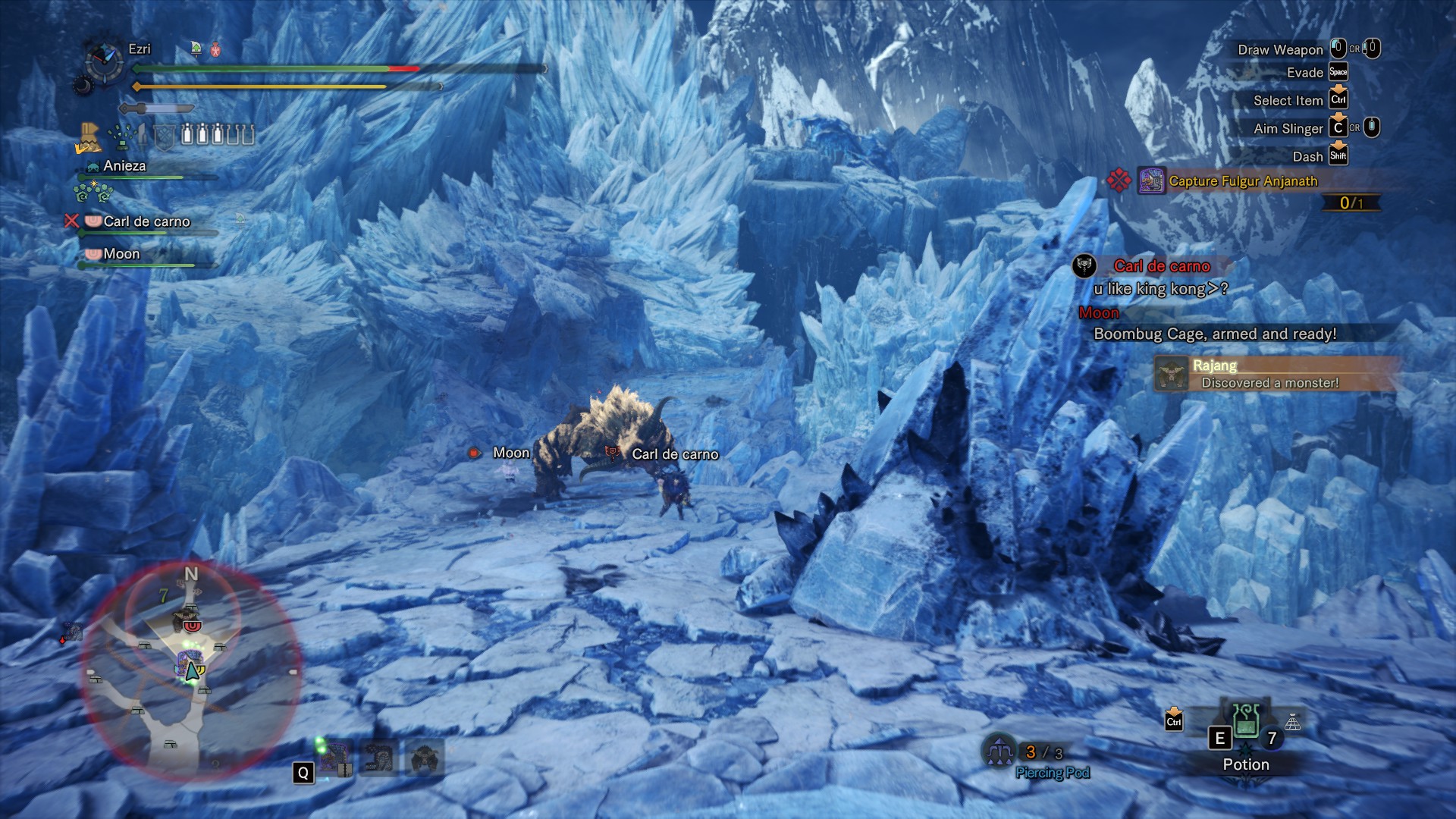Choose the Rajang monster icon in the target bar
This screenshot has width=1456, height=819.
(424, 758)
